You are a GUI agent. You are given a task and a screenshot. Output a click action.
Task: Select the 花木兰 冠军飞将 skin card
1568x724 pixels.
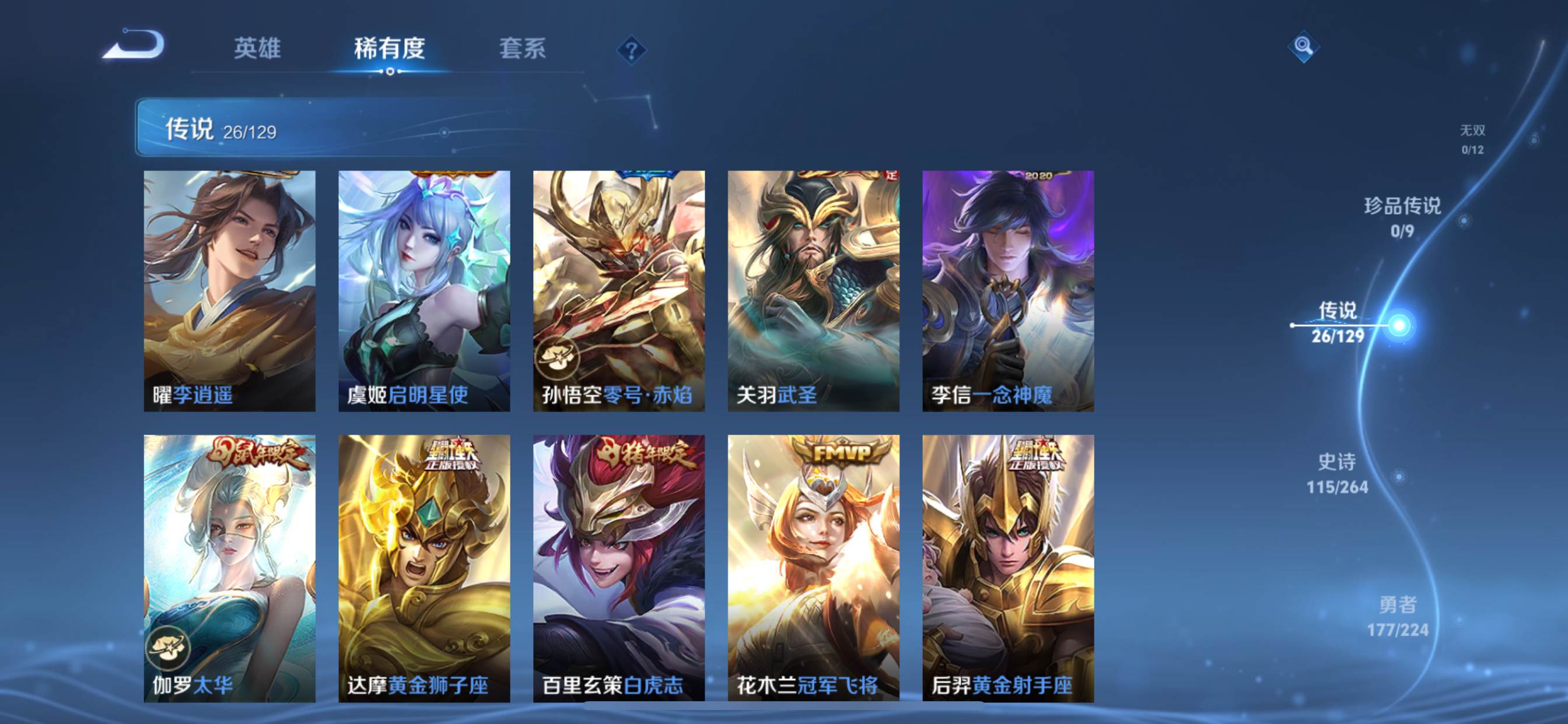[813, 568]
